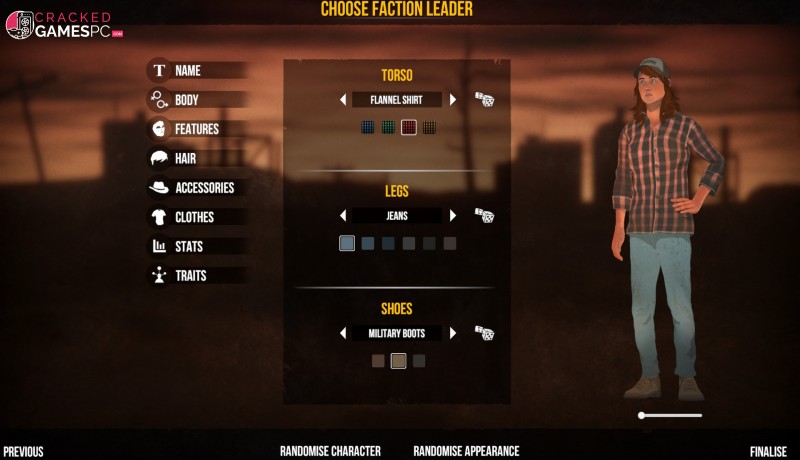Select the previous torso clothing option
The image size is (800, 460).
coord(343,100)
